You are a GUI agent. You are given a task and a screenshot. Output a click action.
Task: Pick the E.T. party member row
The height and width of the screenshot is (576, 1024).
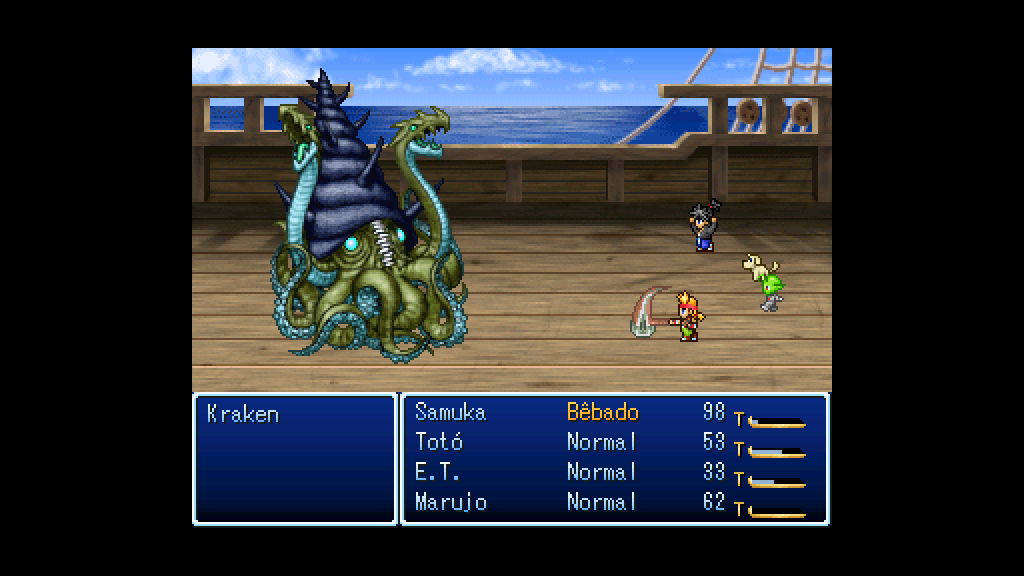438,472
